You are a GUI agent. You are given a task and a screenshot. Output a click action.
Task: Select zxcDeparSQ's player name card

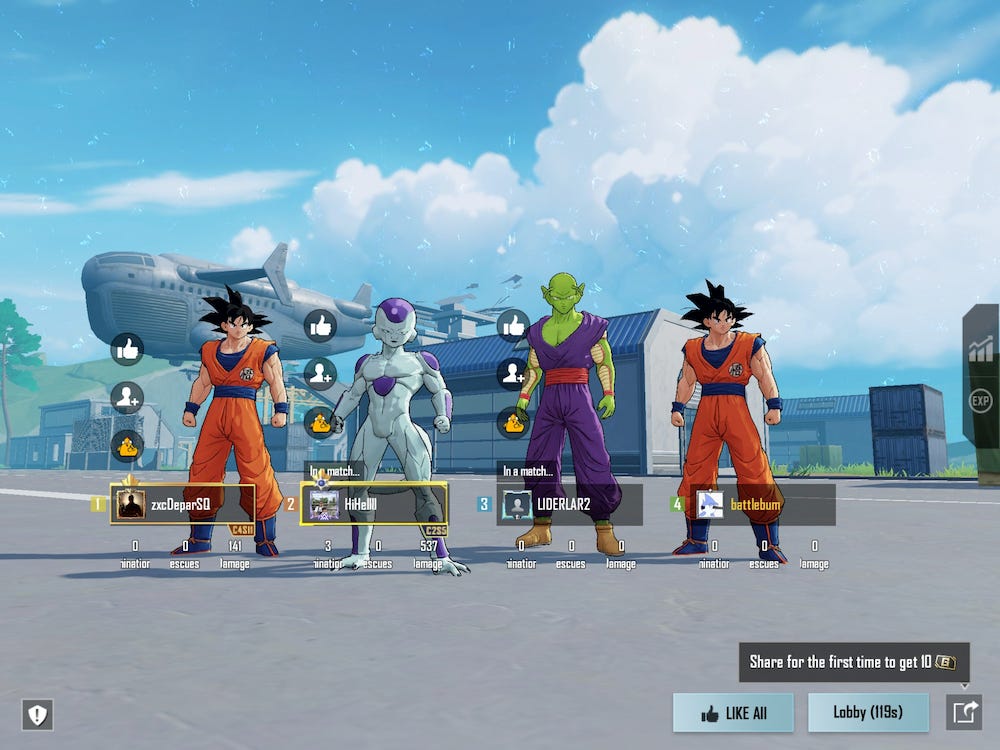183,504
